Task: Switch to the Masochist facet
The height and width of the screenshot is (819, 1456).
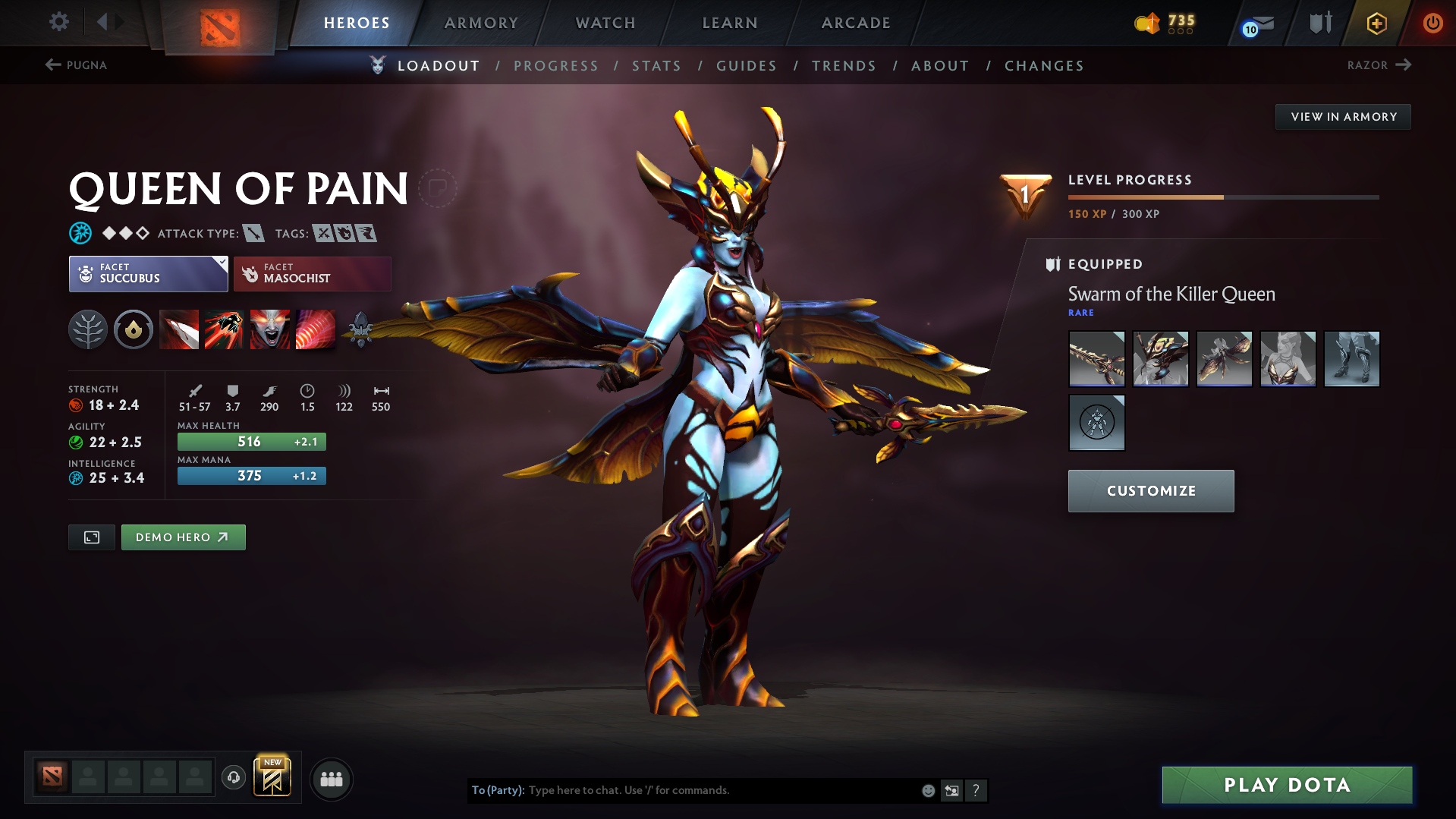Action: click(312, 273)
